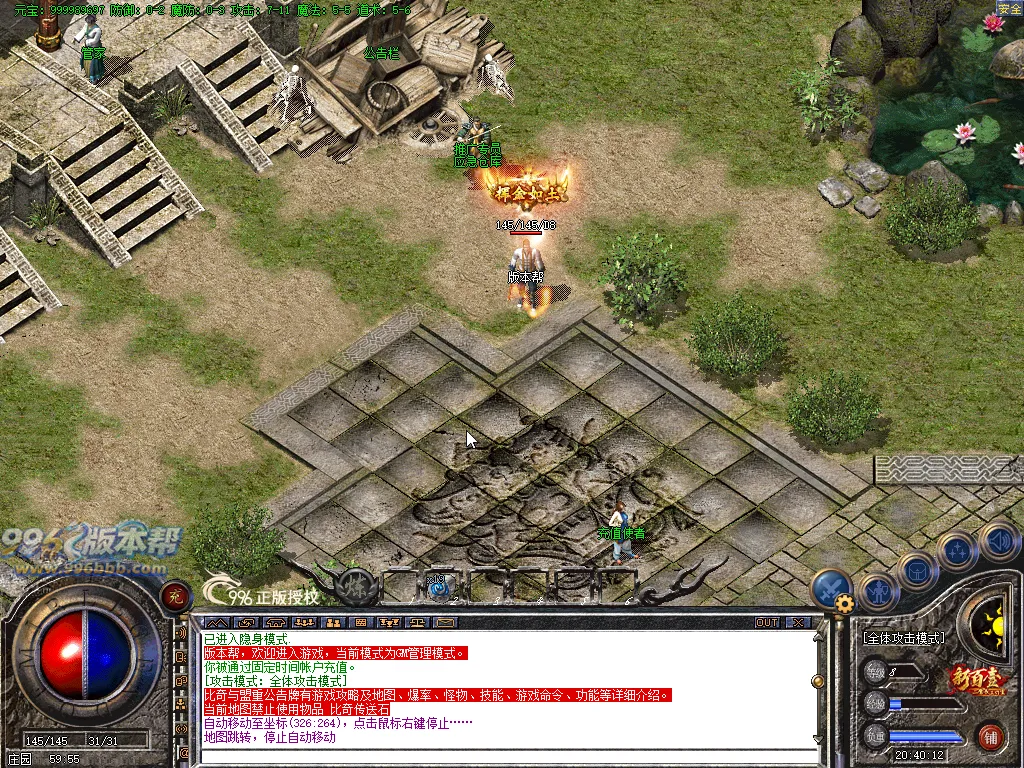Click the 全体攻击模式 attack mode label
This screenshot has width=1024, height=768.
[x=903, y=637]
